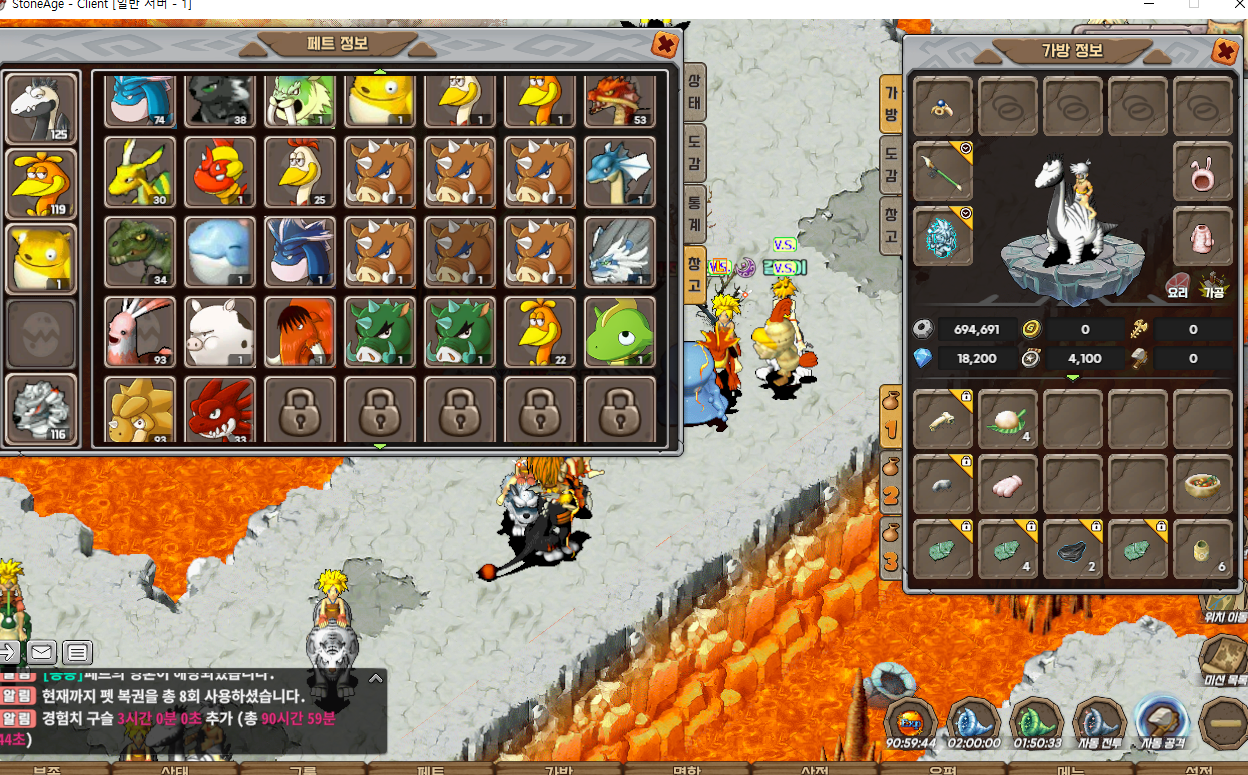
Task: Close the 페트 정보 pet window
Action: click(664, 44)
